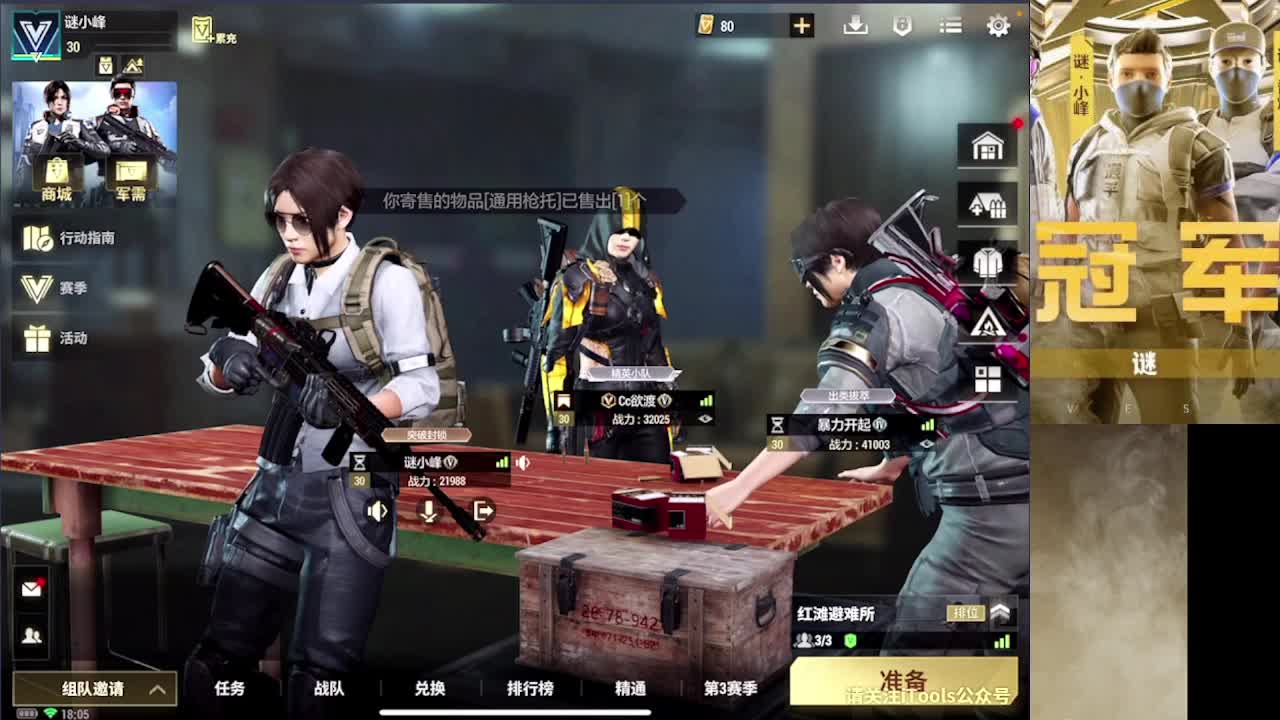Enable the microphone for voice chat
Viewport: 1280px width, 720px height.
click(x=428, y=510)
